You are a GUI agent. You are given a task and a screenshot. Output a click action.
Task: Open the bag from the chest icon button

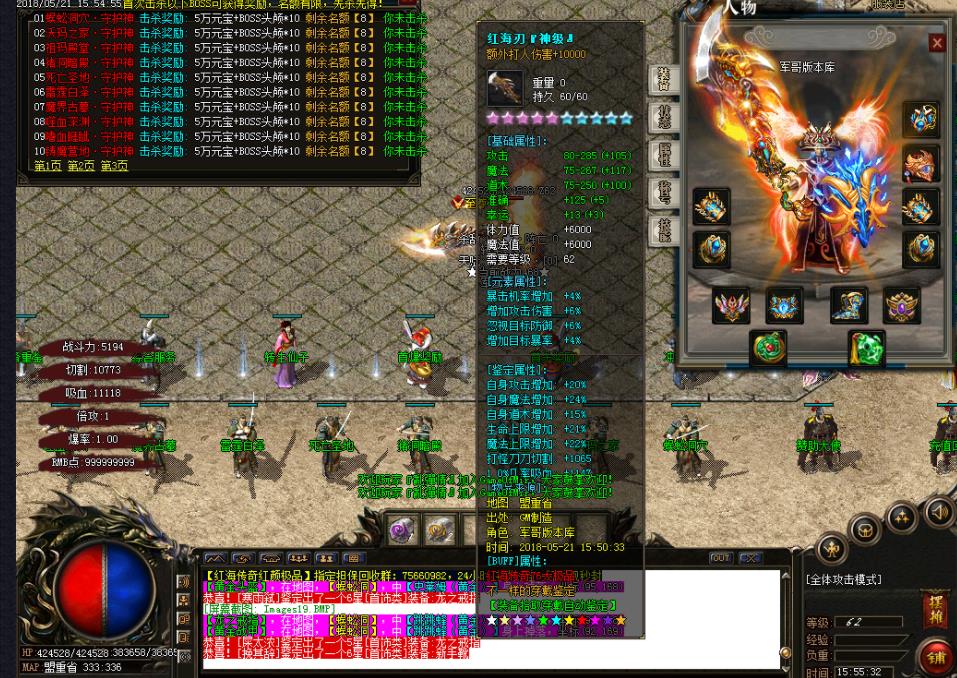(866, 530)
